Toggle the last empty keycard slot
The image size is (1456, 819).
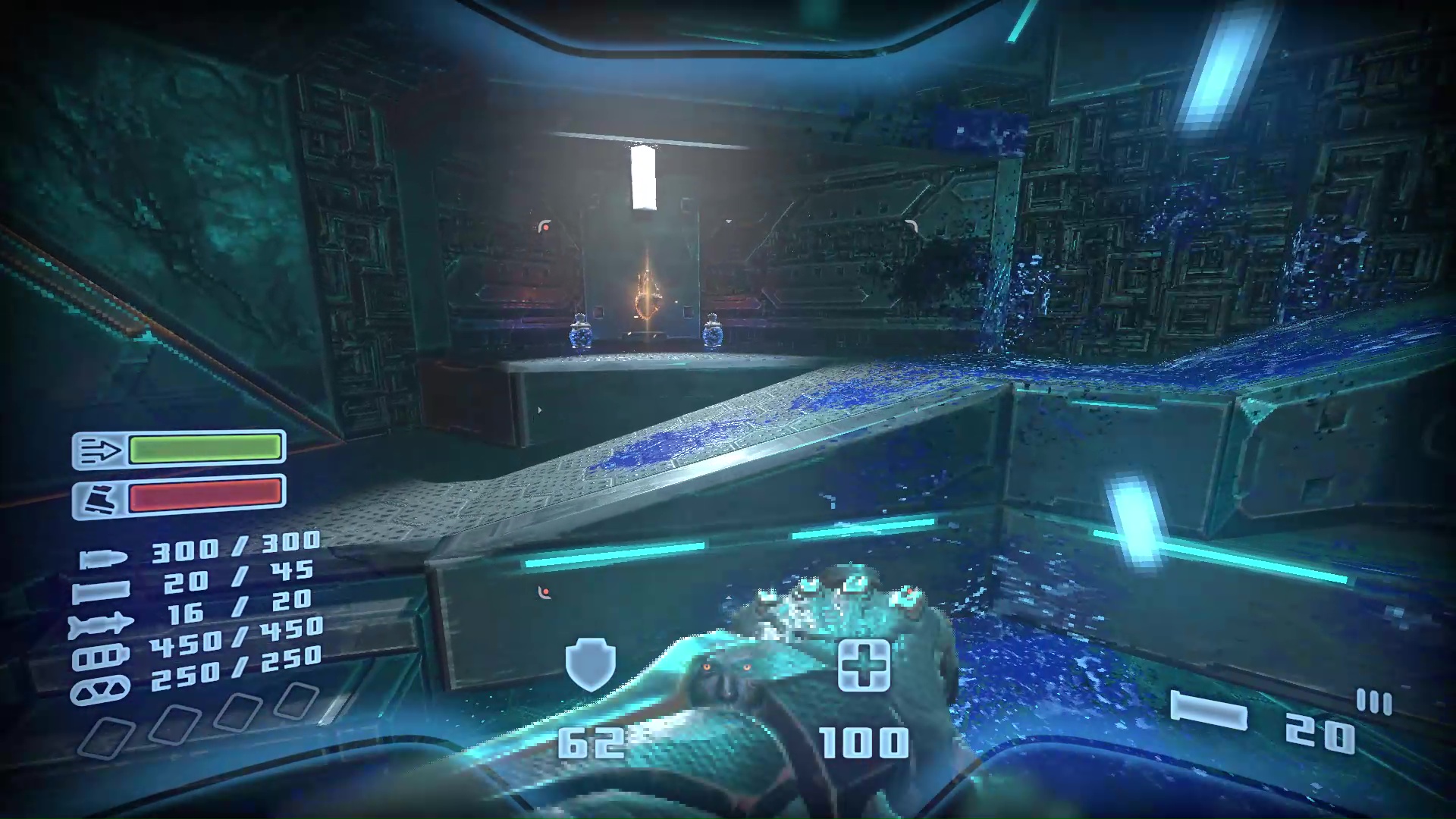[298, 702]
